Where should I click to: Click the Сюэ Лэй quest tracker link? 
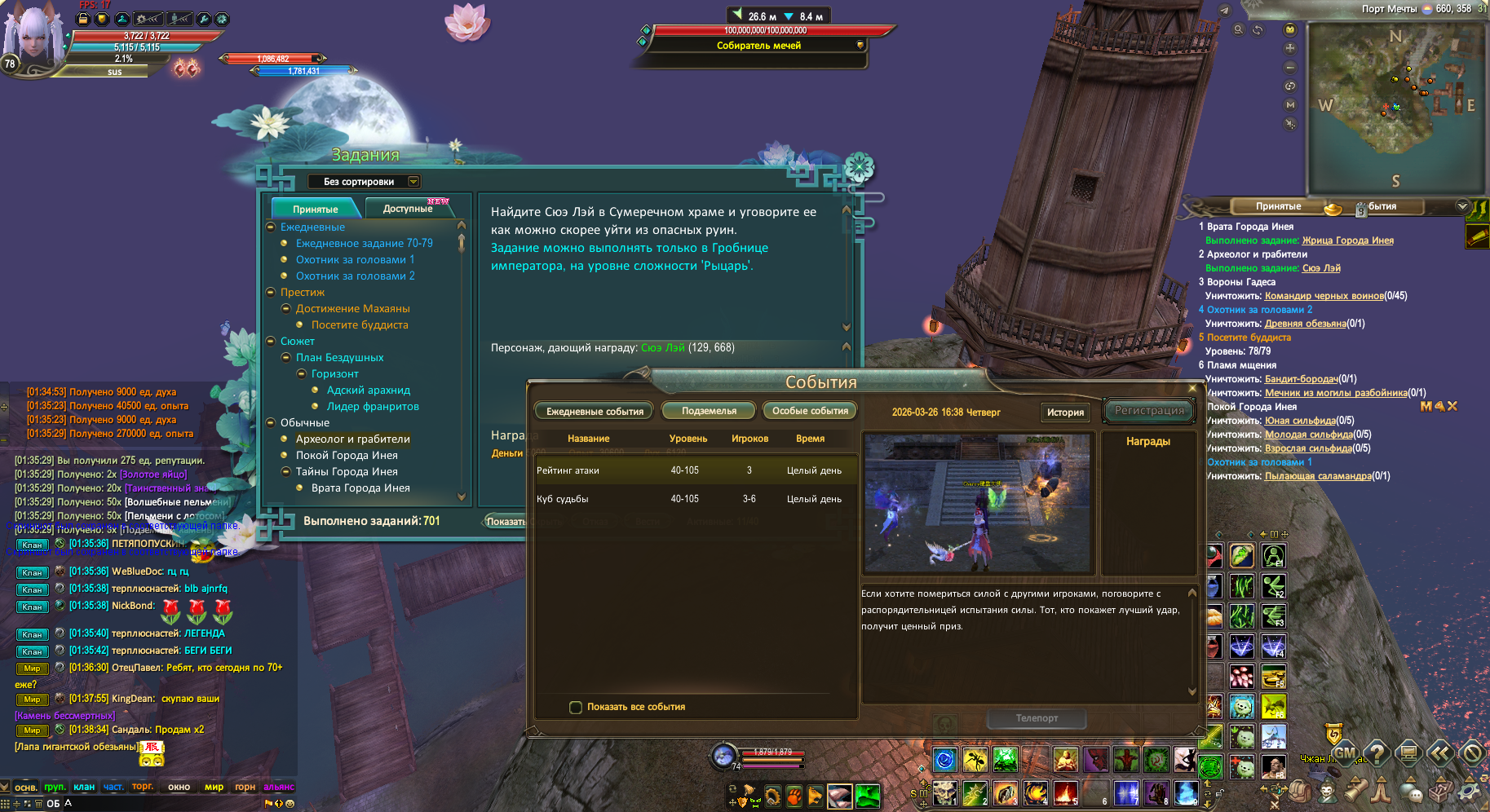(1321, 268)
